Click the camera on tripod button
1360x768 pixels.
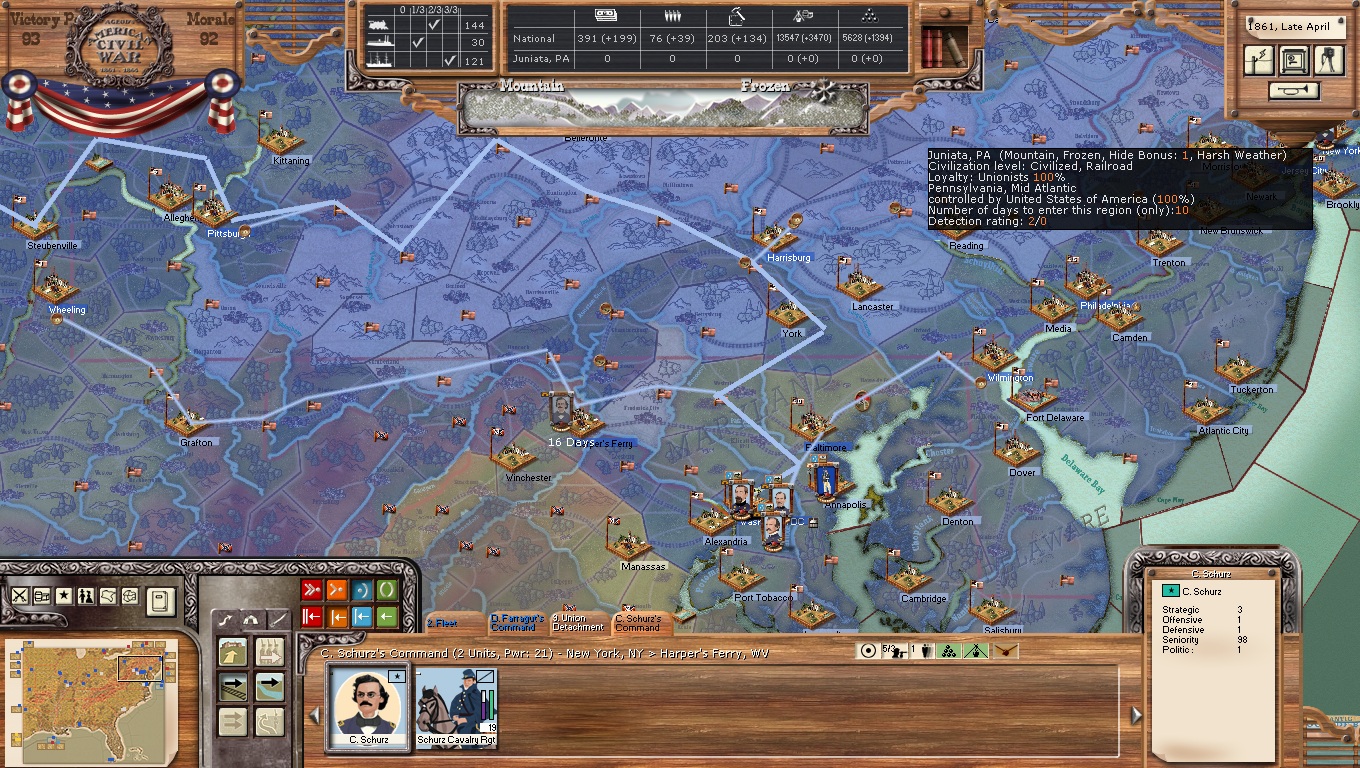1328,60
